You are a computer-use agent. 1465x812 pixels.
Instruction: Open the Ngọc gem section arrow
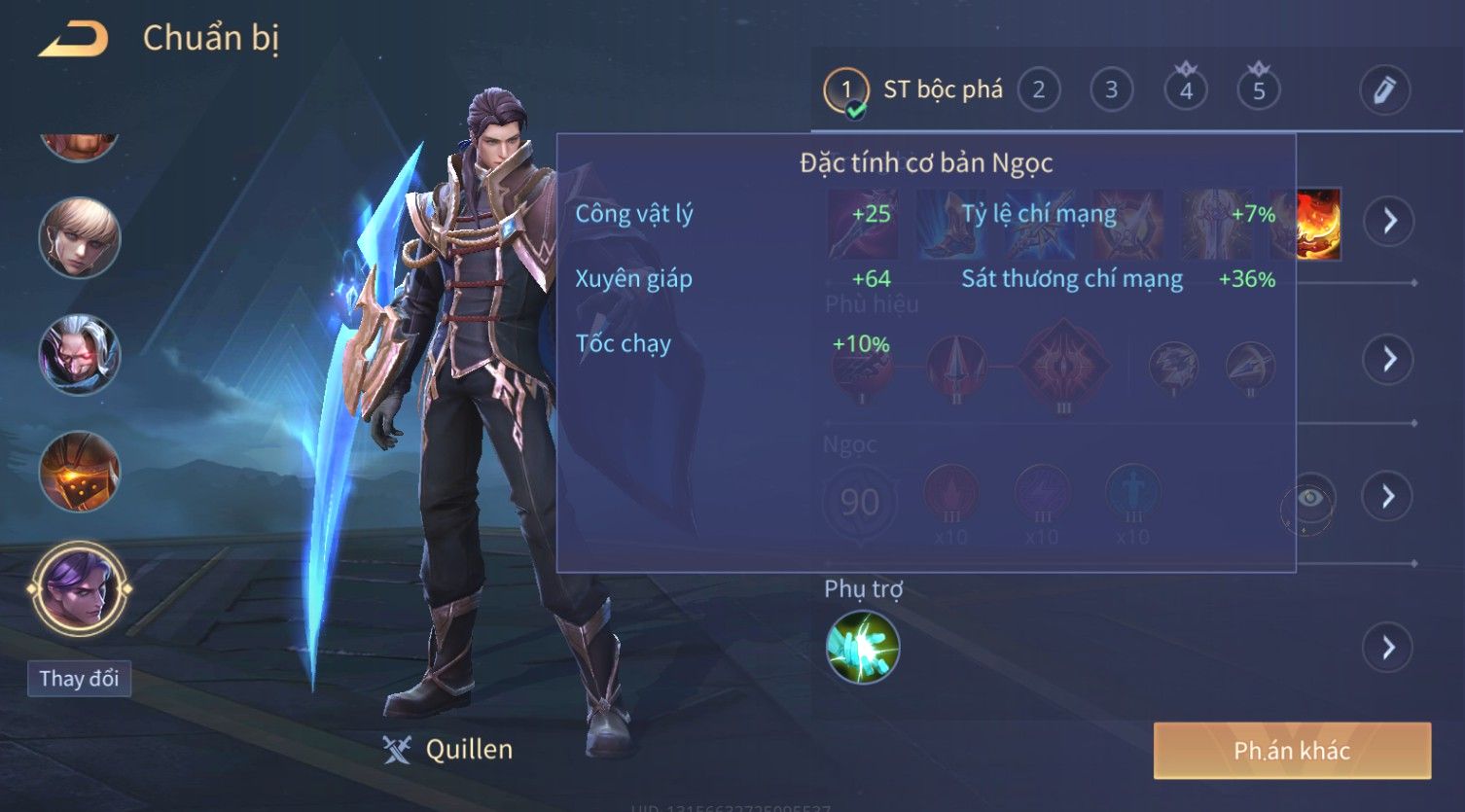pyautogui.click(x=1388, y=497)
